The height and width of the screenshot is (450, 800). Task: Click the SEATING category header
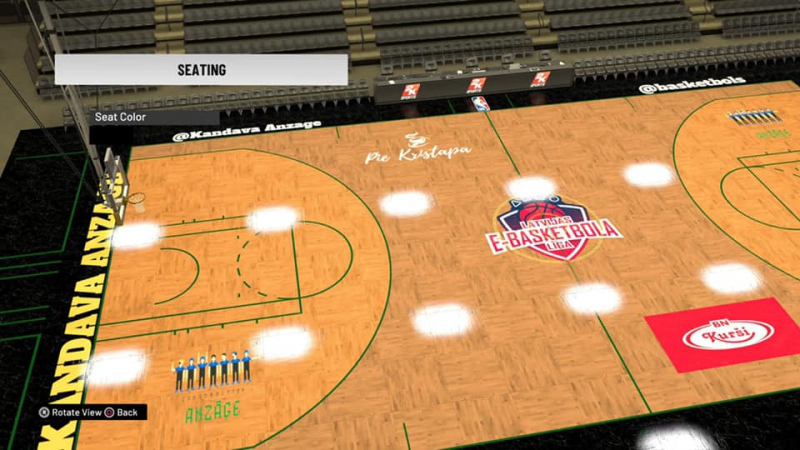point(201,70)
